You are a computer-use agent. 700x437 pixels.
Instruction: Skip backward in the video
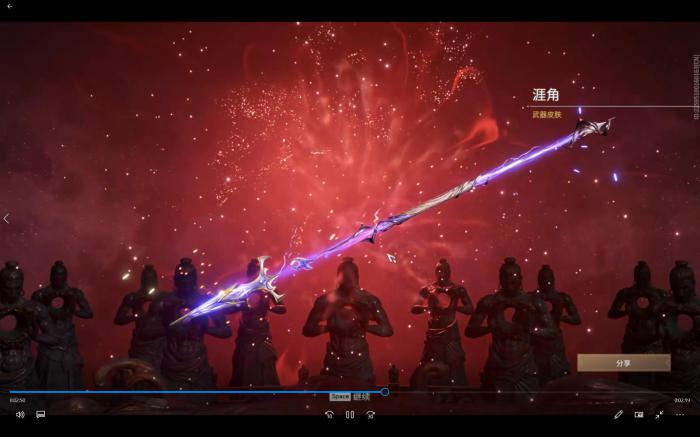point(329,414)
